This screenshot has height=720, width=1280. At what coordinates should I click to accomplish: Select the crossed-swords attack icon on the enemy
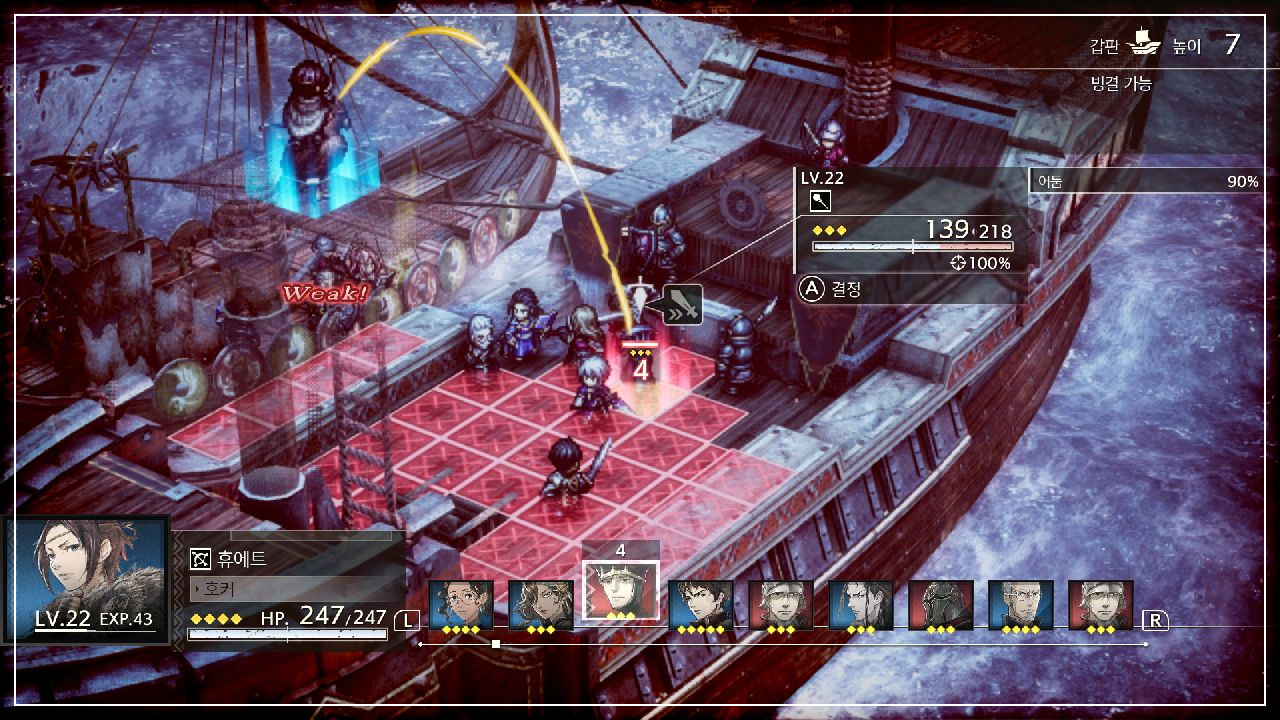pos(682,306)
